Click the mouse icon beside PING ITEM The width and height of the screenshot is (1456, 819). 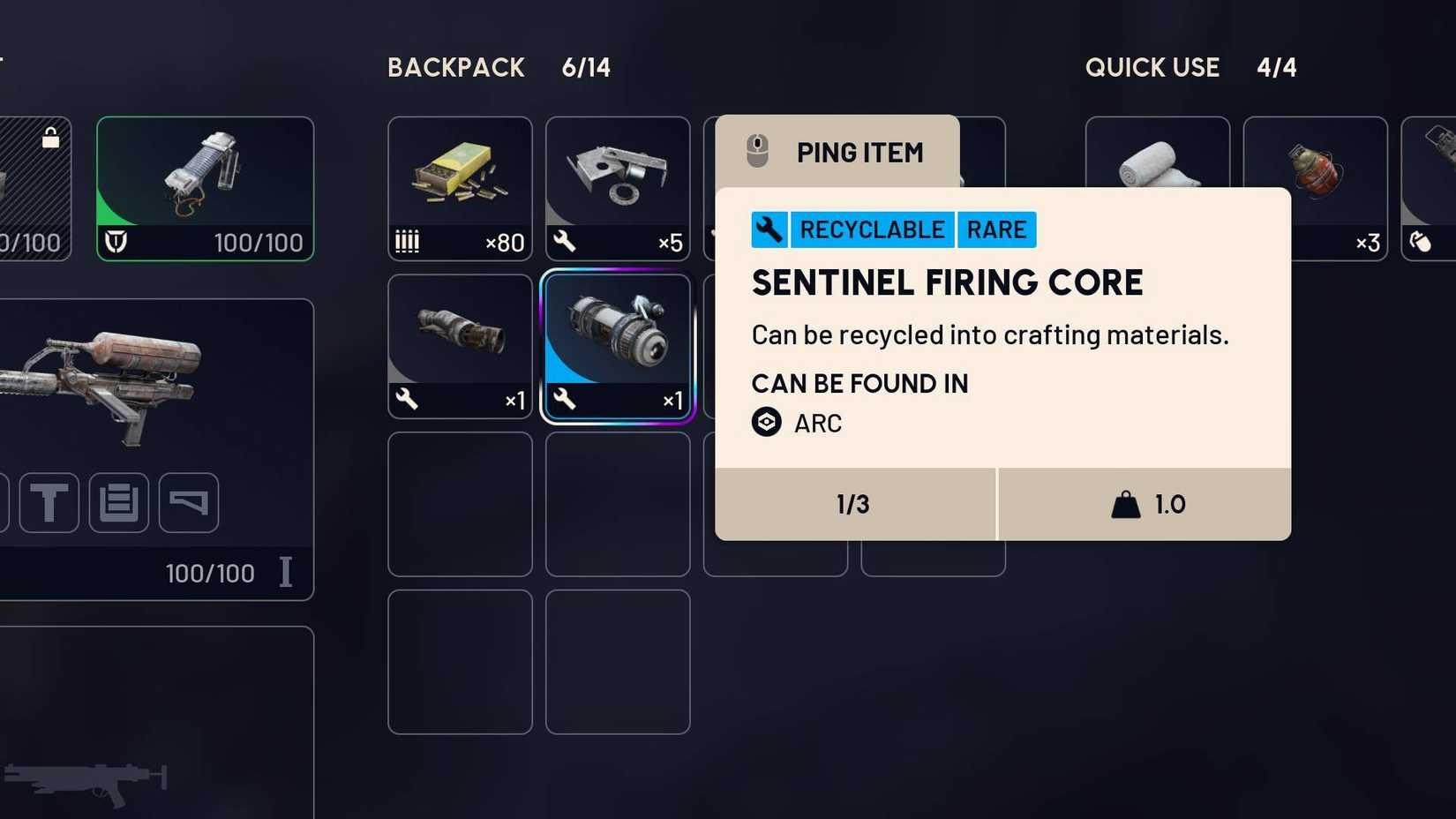click(x=757, y=151)
